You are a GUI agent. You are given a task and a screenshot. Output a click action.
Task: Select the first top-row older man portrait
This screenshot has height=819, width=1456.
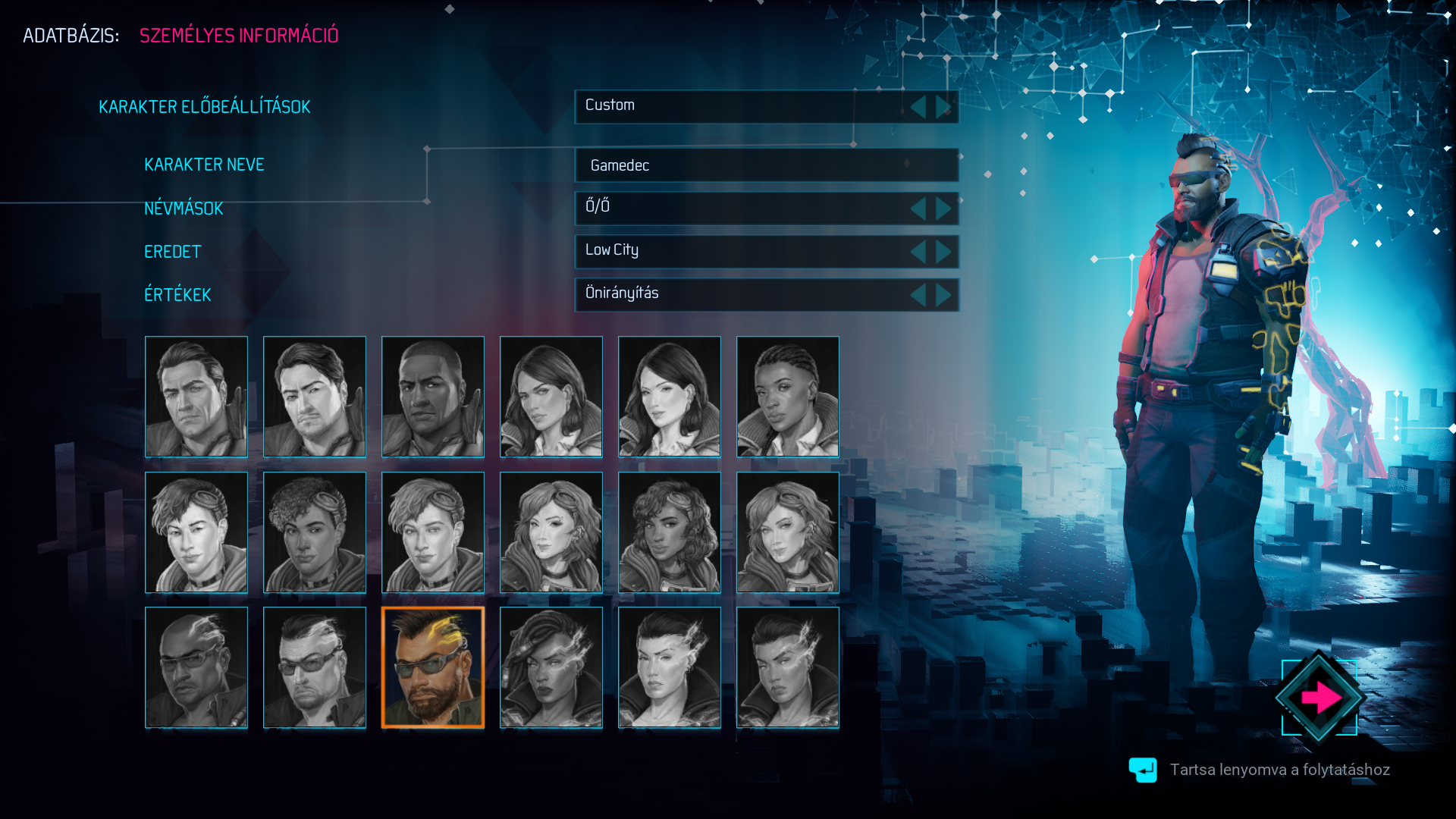tap(196, 397)
